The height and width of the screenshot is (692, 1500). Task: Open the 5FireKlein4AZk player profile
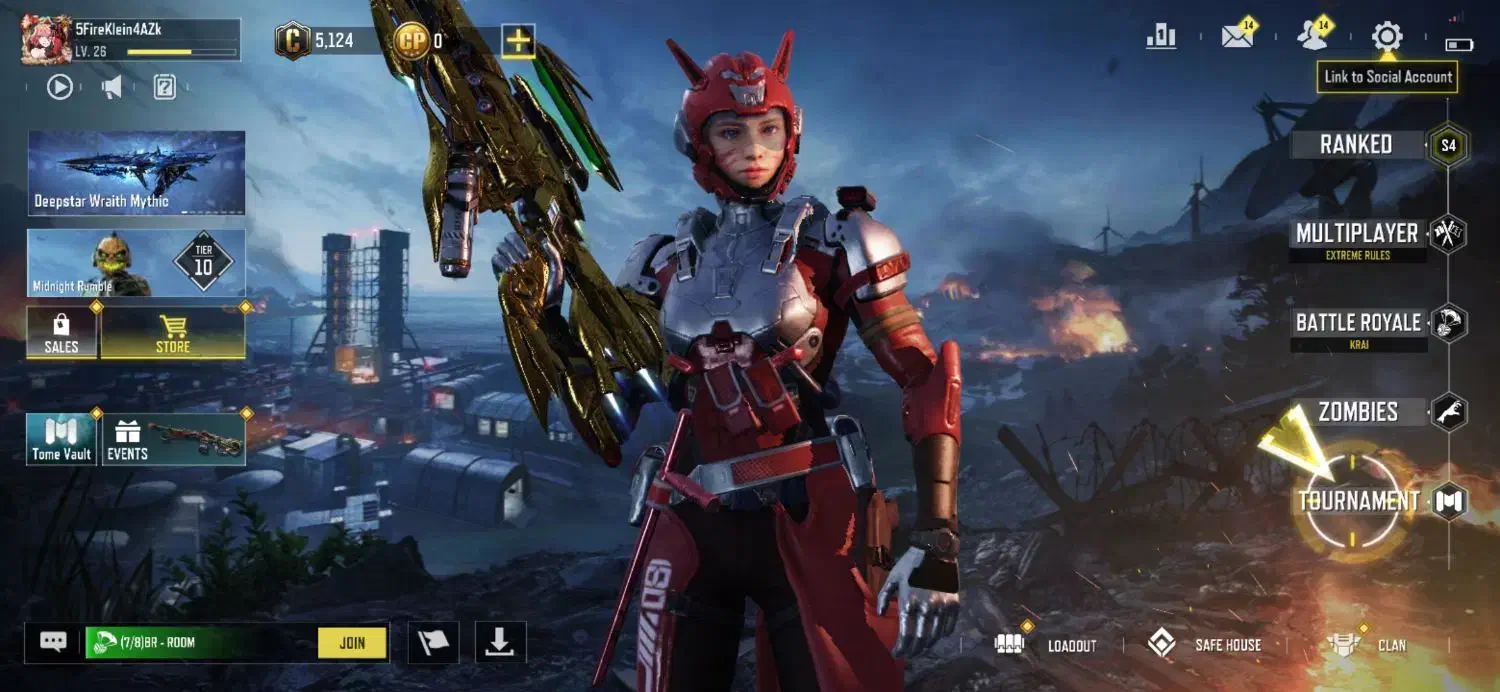(130, 39)
